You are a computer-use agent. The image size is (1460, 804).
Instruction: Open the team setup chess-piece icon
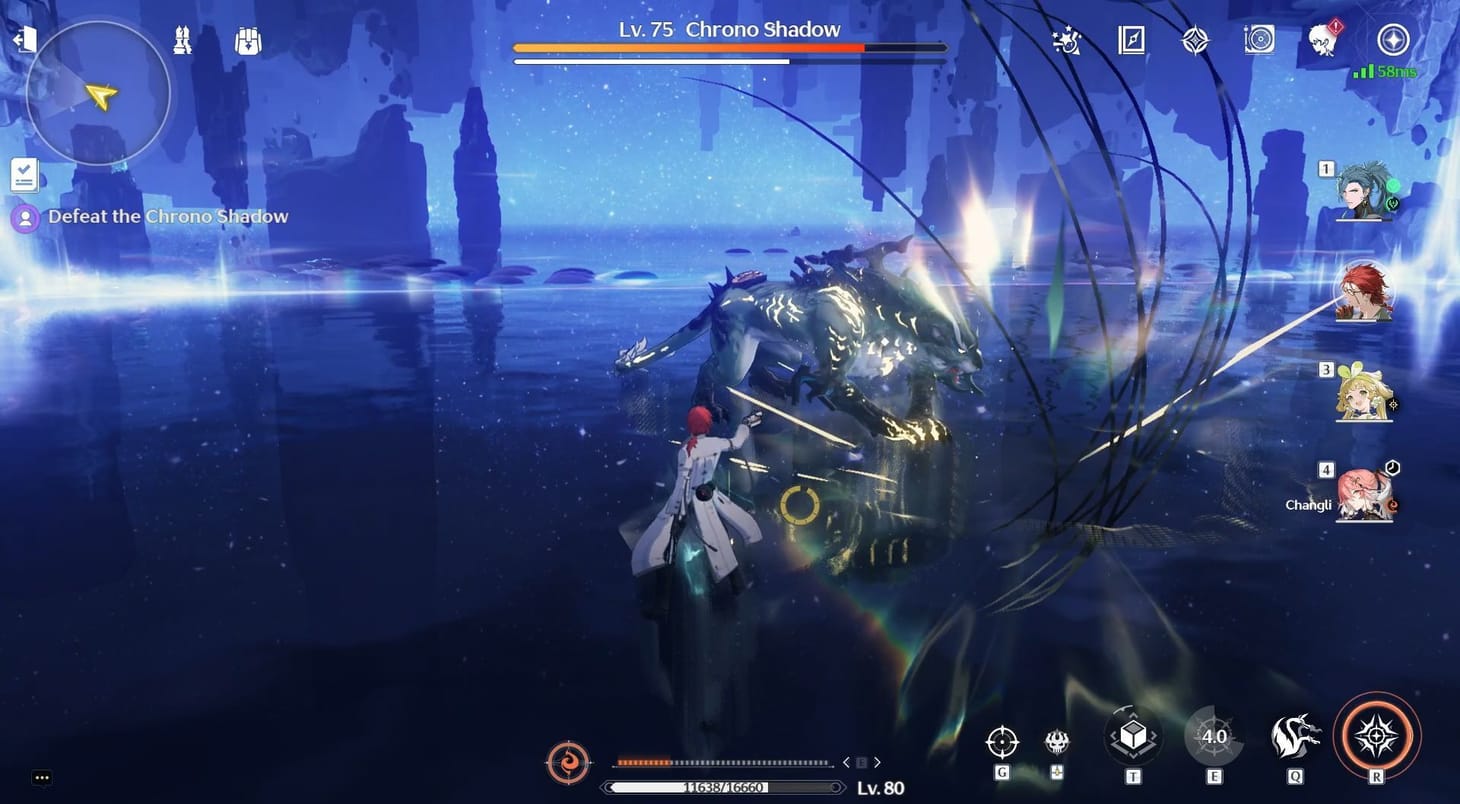182,40
